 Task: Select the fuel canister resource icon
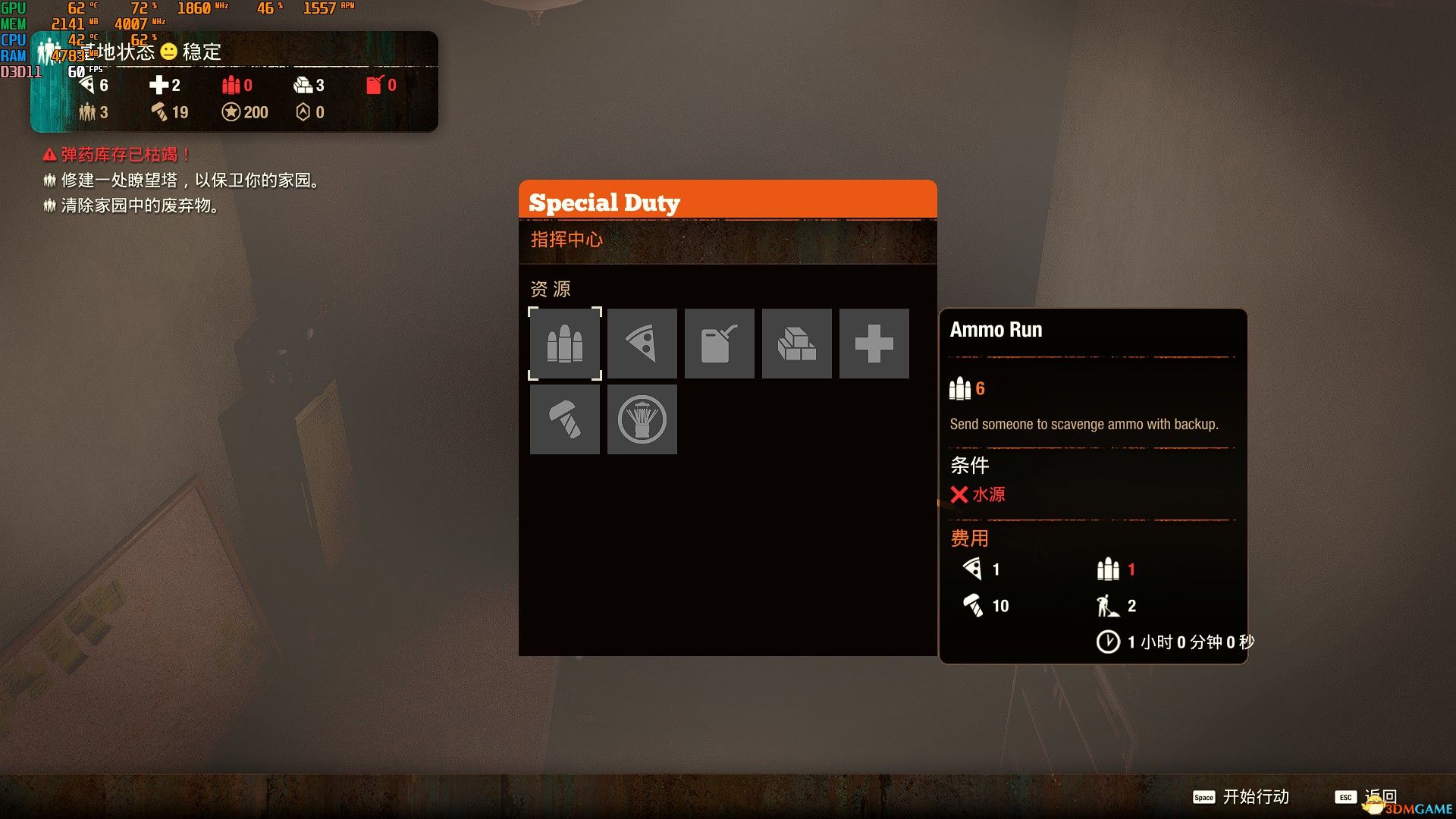720,344
